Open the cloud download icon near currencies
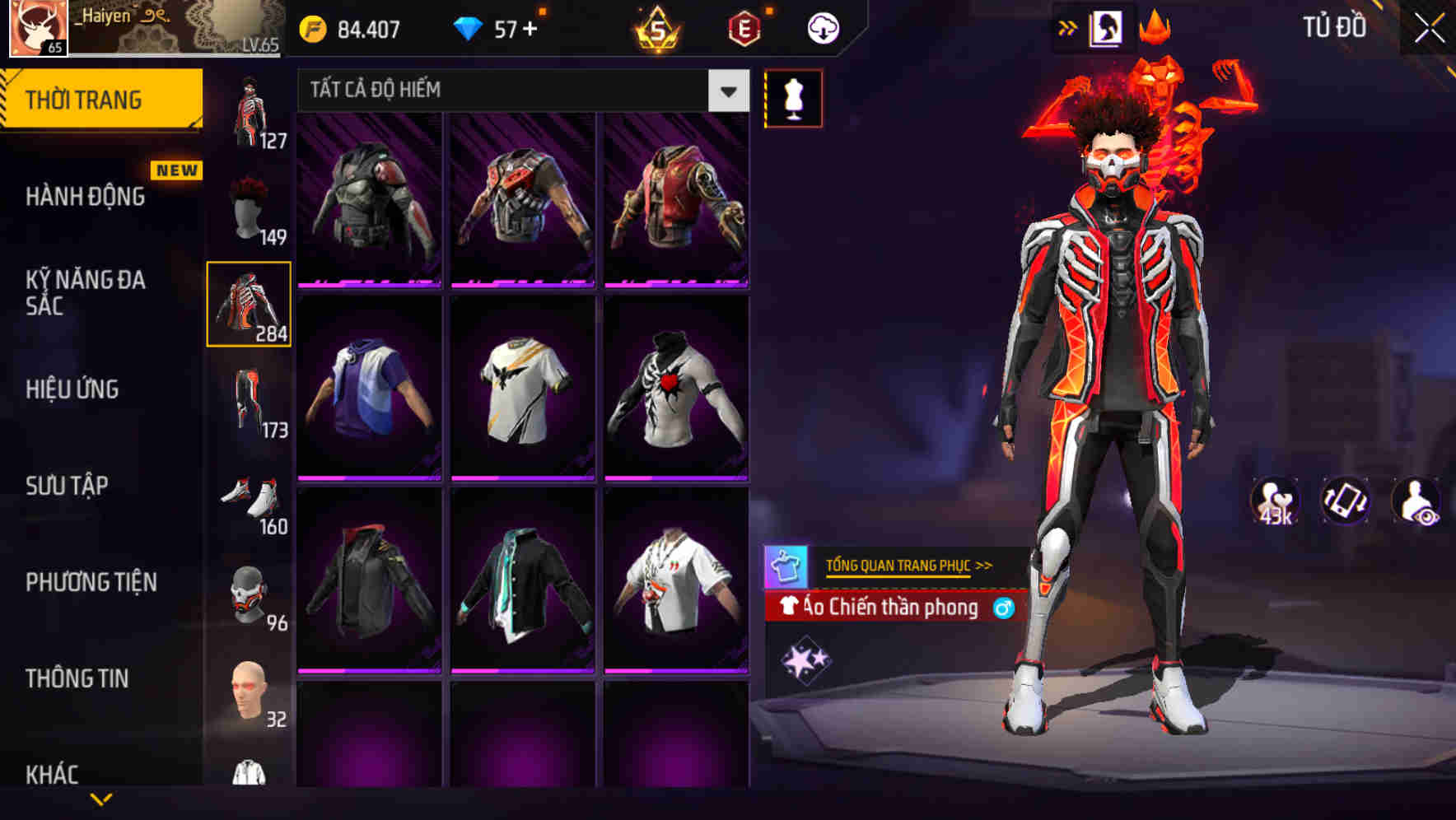The height and width of the screenshot is (820, 1456). [821, 27]
